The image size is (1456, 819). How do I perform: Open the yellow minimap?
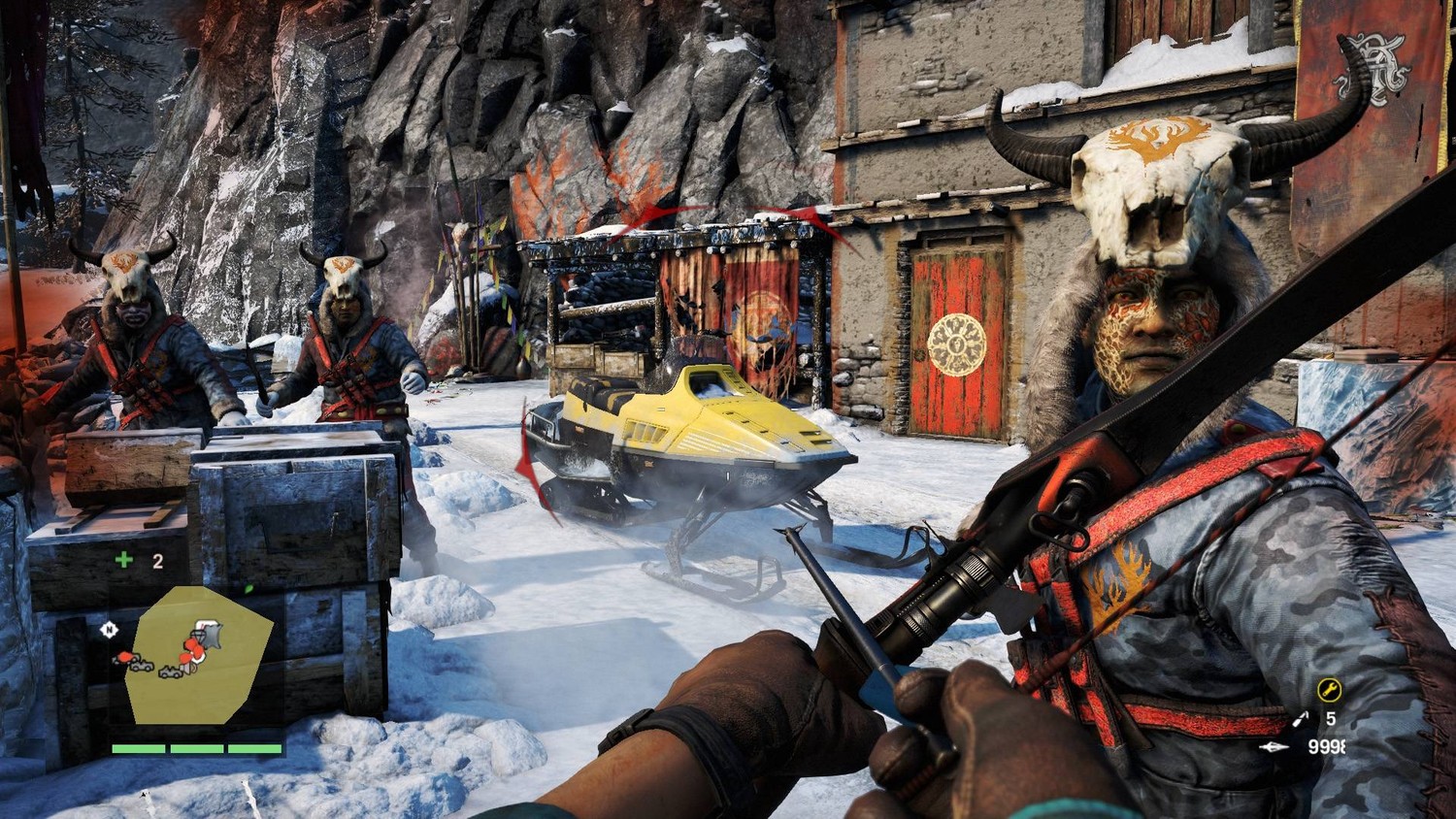pyautogui.click(x=199, y=655)
